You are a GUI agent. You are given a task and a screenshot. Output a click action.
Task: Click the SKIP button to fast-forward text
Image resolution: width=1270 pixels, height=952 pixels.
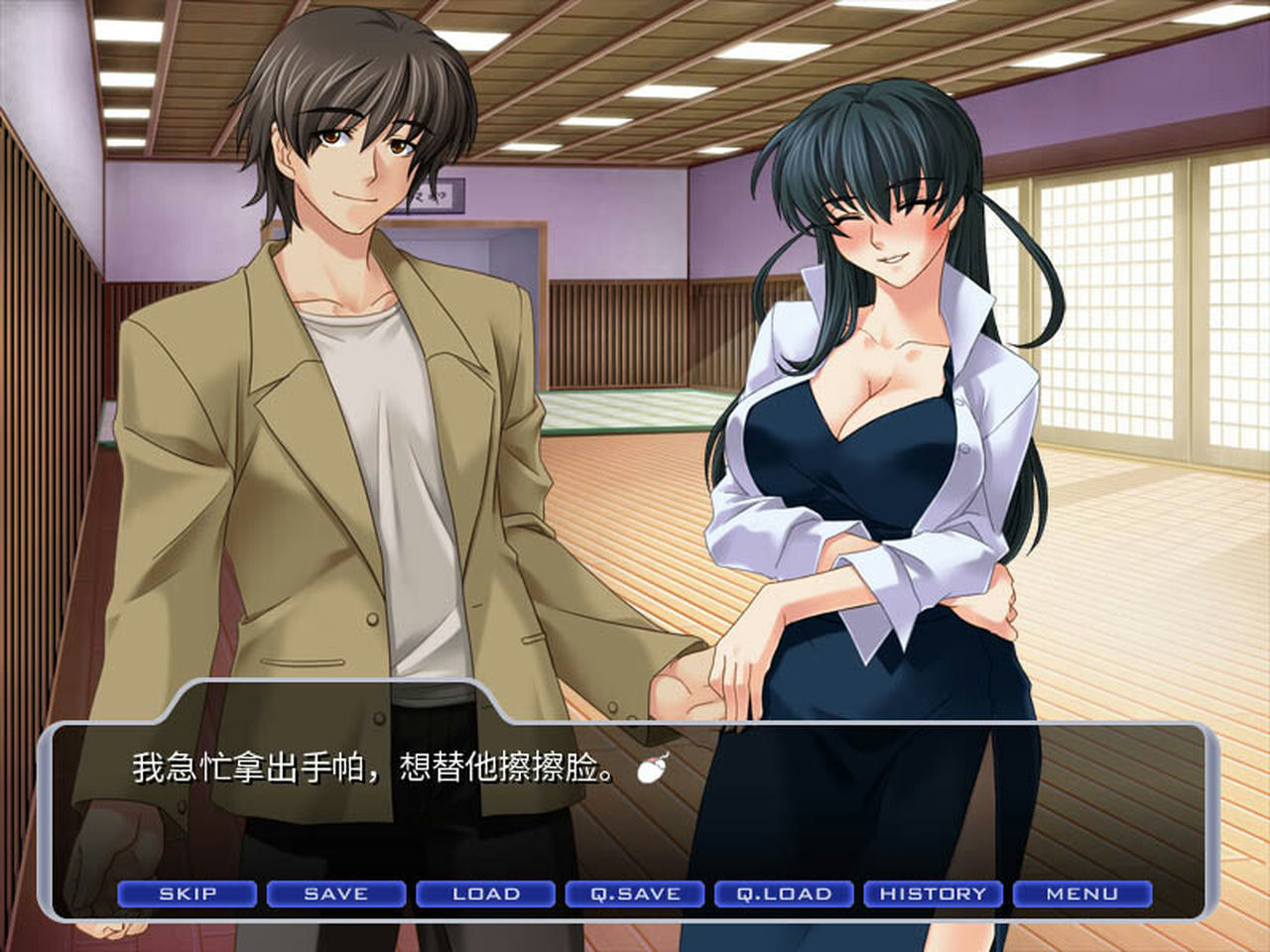187,893
